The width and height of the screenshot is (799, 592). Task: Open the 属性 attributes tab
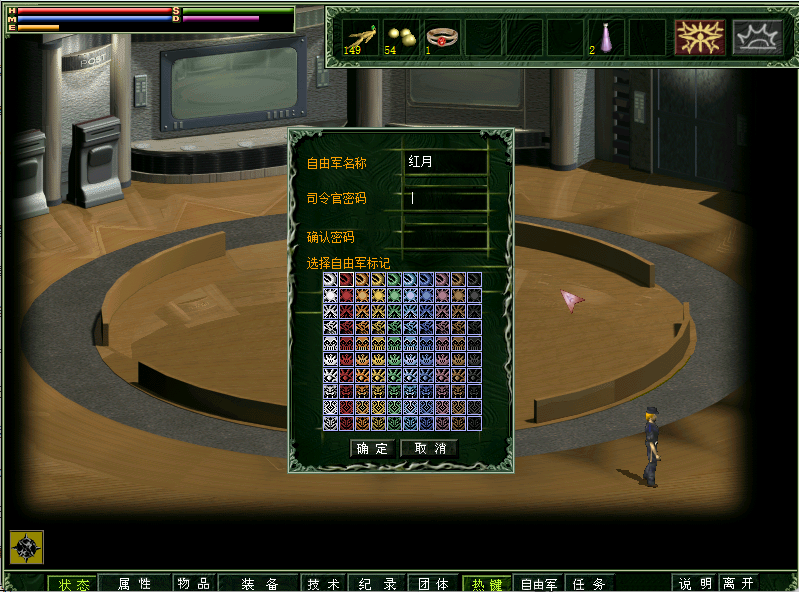coord(134,584)
